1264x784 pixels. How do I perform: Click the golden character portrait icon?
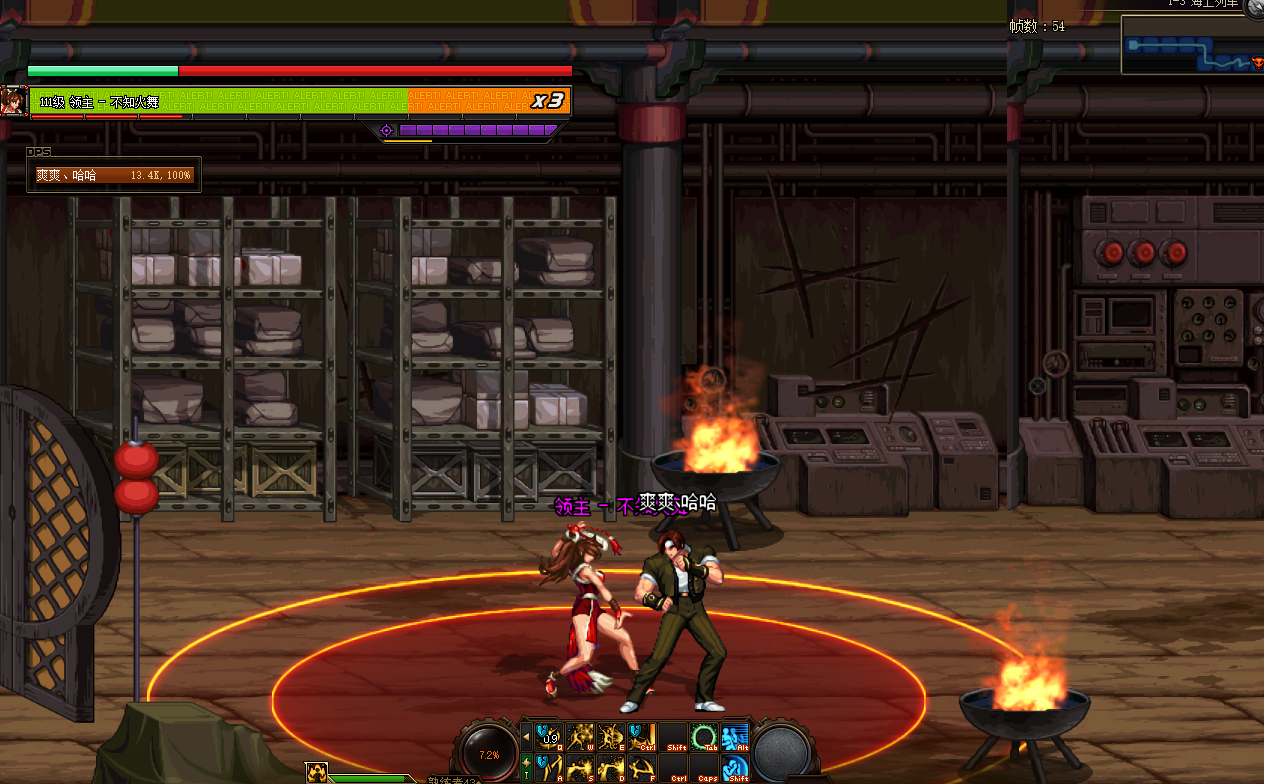316,773
